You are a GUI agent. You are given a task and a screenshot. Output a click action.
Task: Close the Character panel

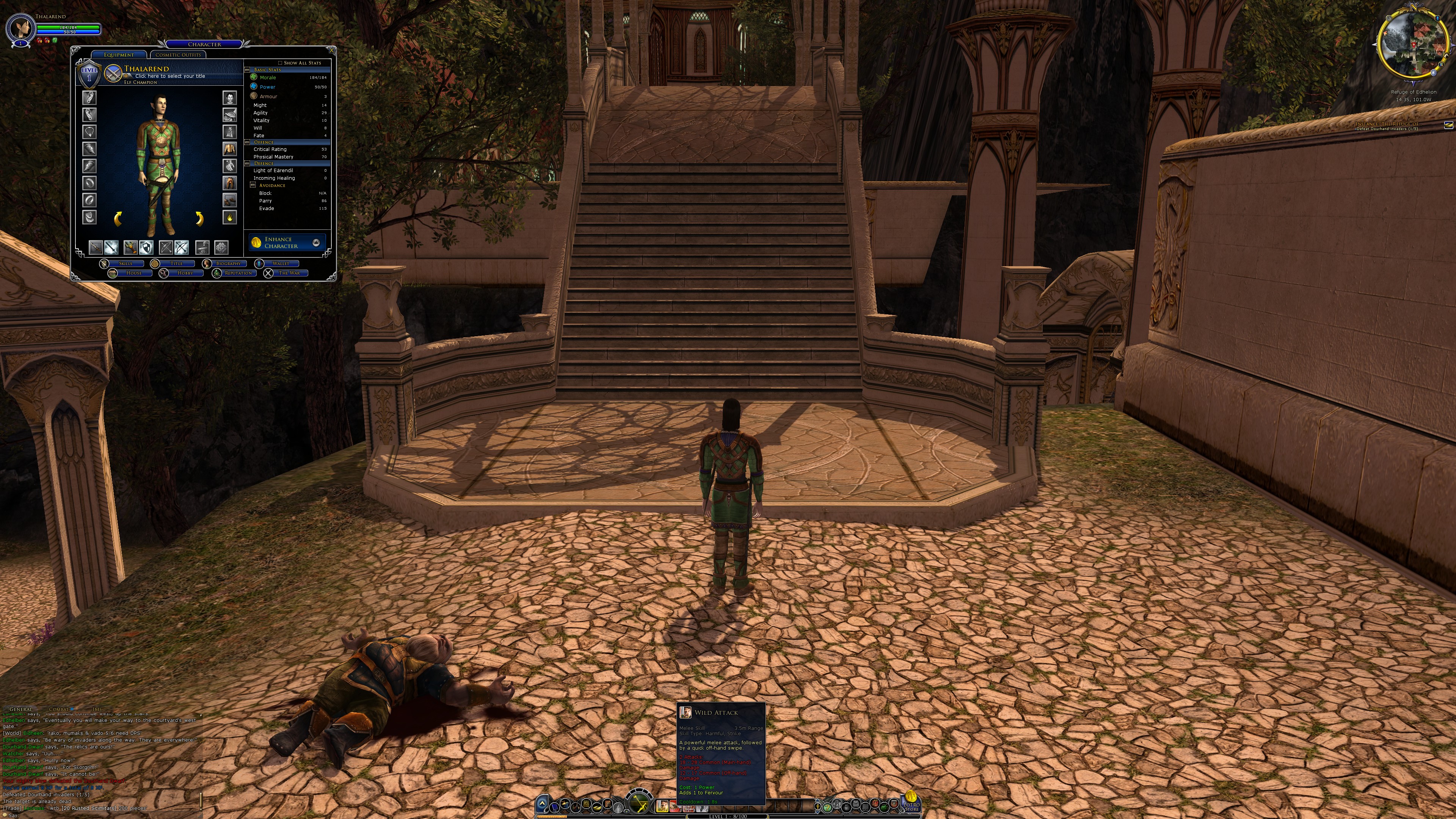tap(332, 50)
